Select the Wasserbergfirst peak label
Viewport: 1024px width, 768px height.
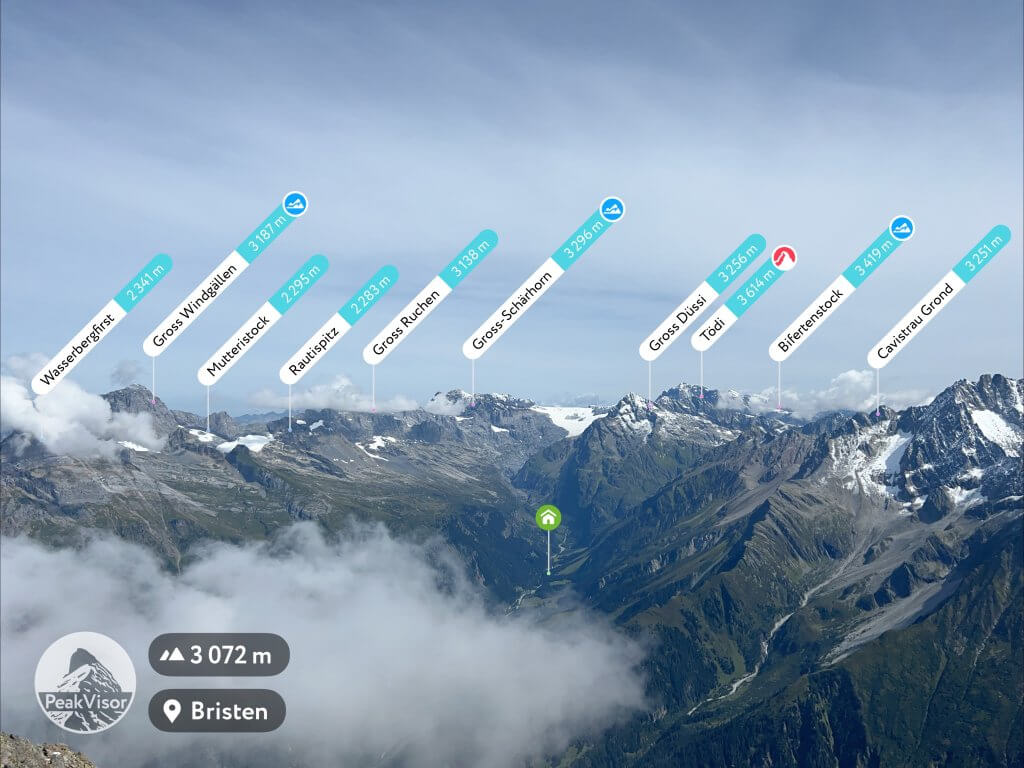(101, 324)
